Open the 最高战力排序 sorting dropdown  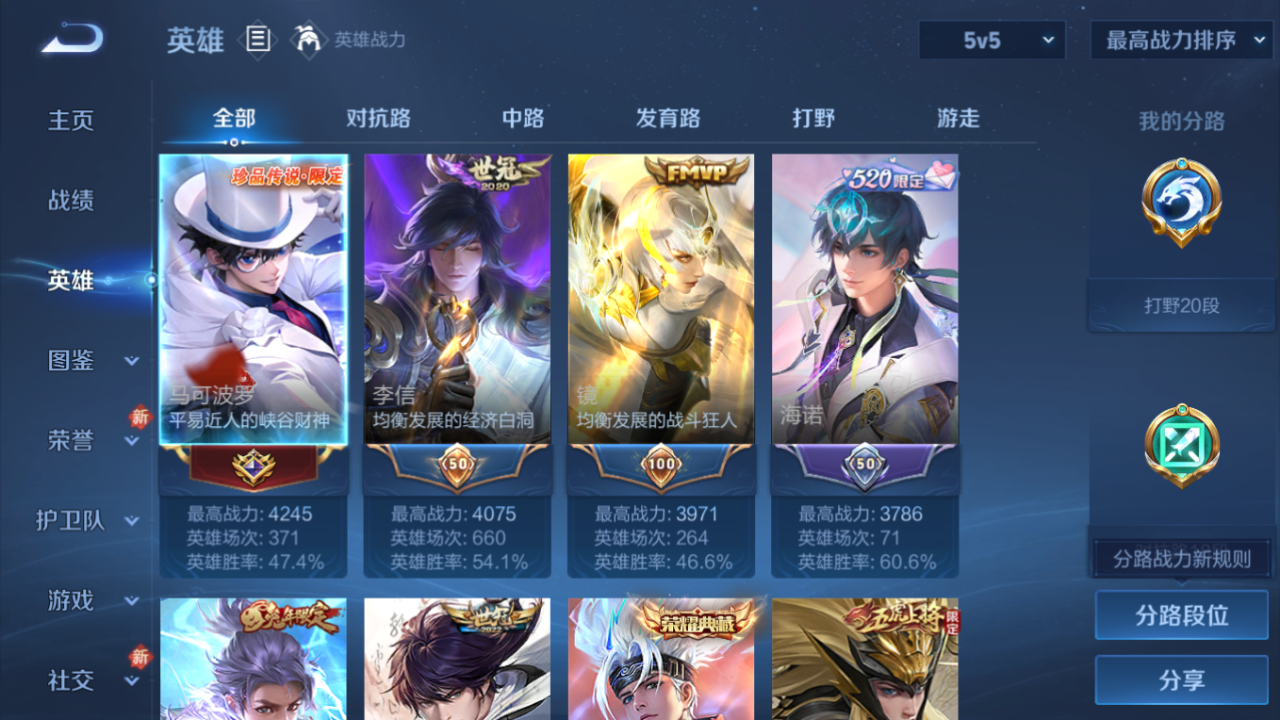tap(1180, 40)
